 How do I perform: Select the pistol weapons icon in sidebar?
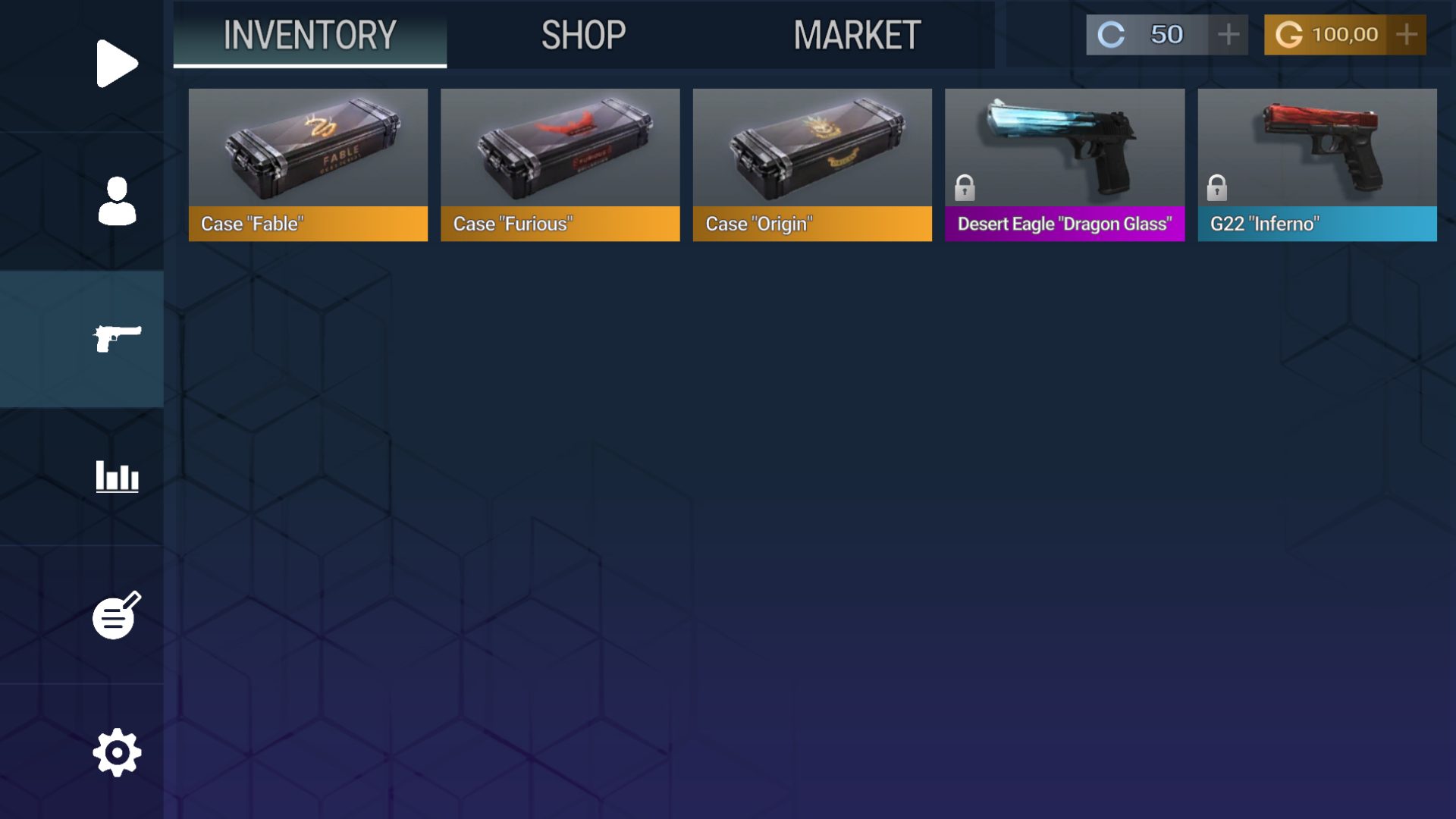pyautogui.click(x=117, y=339)
